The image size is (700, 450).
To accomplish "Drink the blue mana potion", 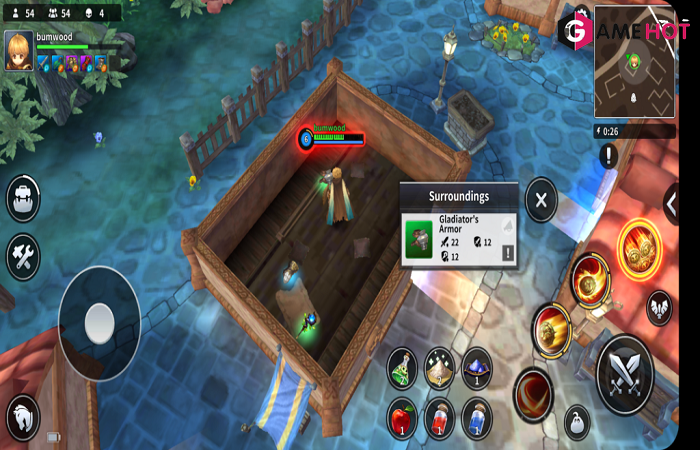I will click(476, 417).
